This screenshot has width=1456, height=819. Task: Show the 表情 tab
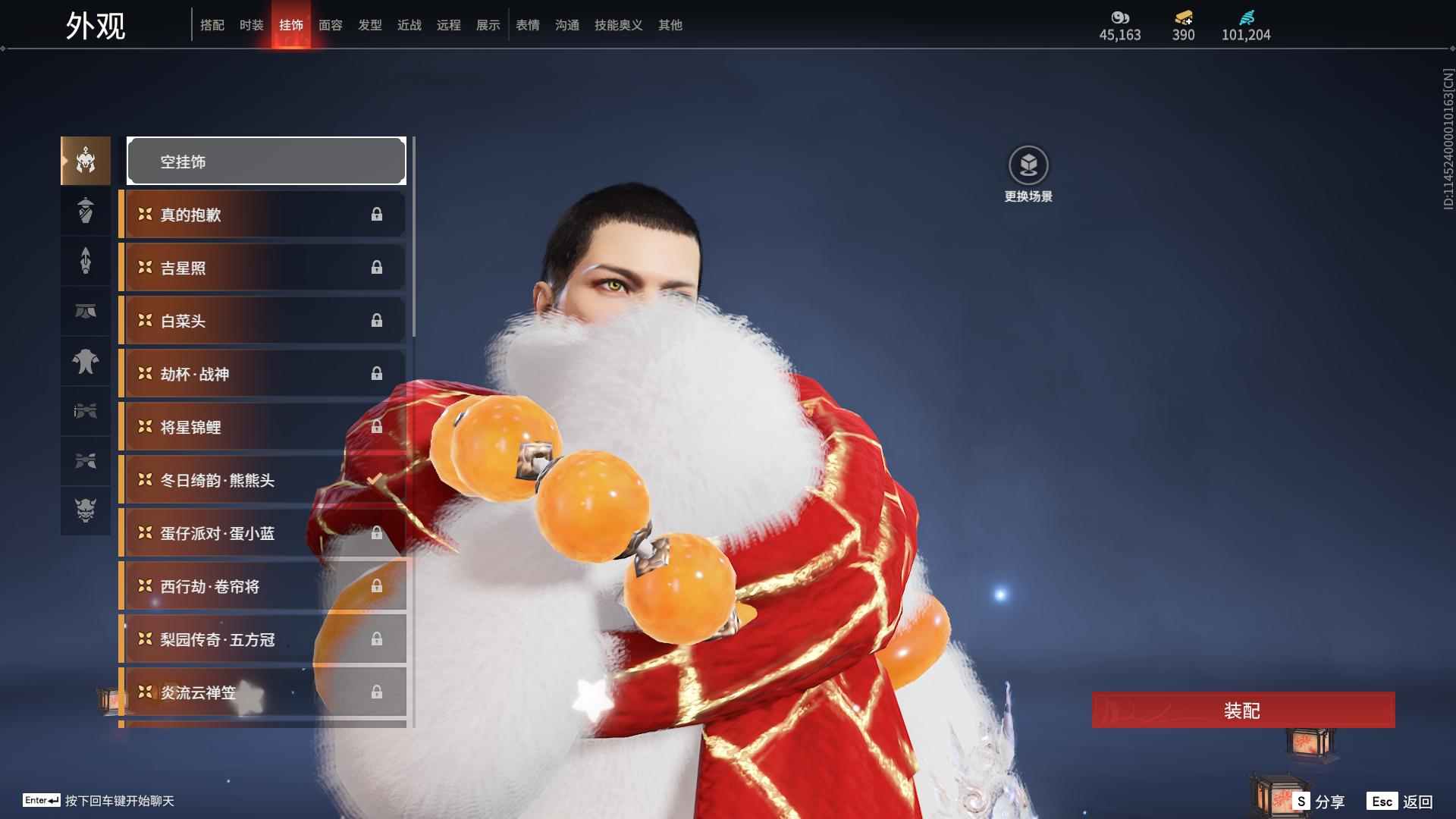527,25
